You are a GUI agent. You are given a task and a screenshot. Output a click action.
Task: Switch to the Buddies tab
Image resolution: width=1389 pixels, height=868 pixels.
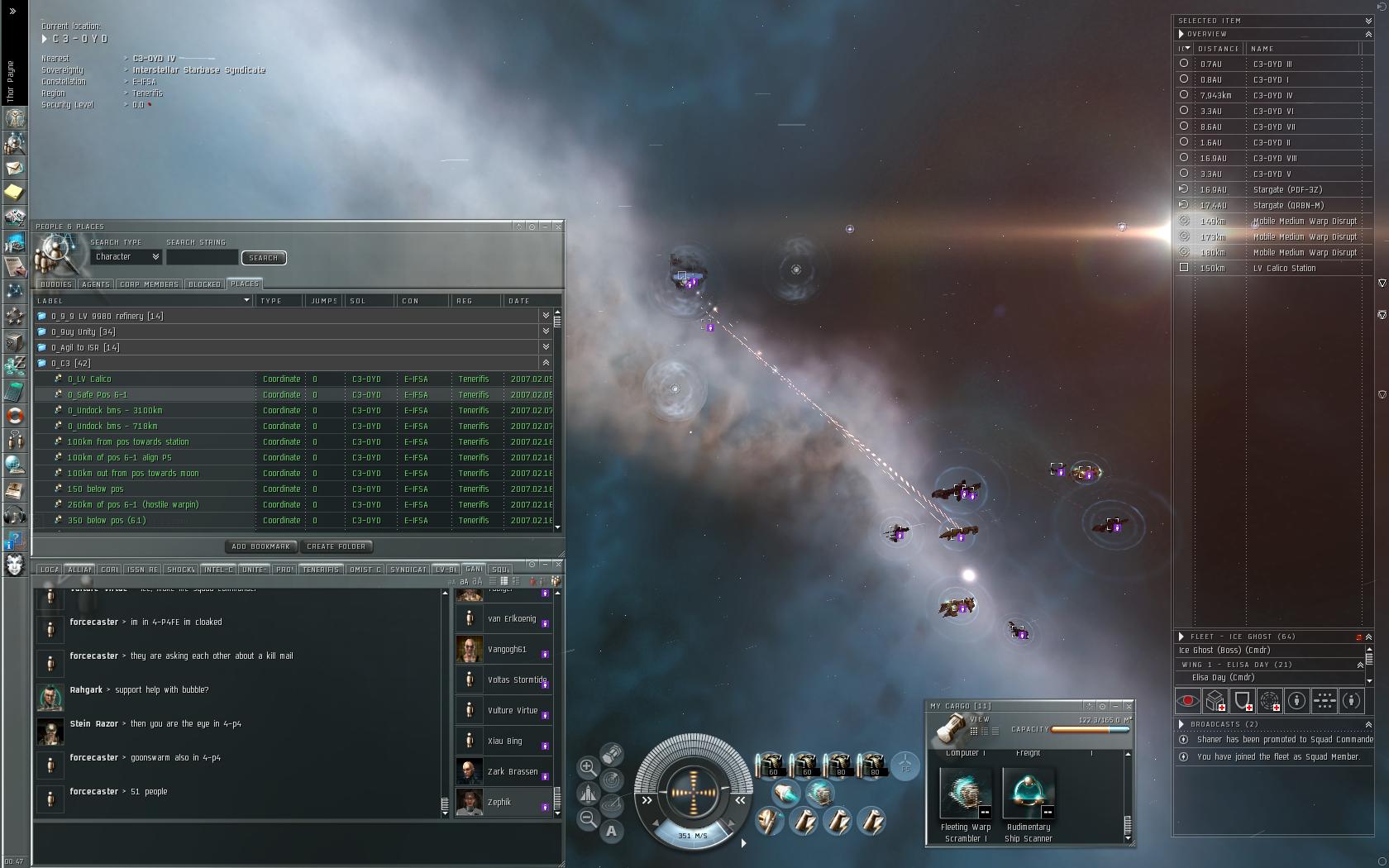click(56, 284)
